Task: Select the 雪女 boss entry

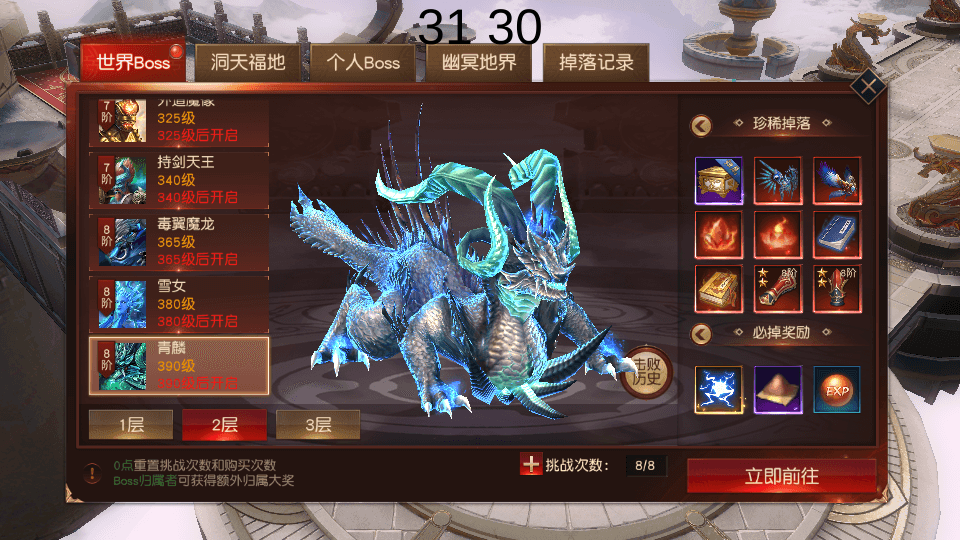Action: (x=180, y=304)
